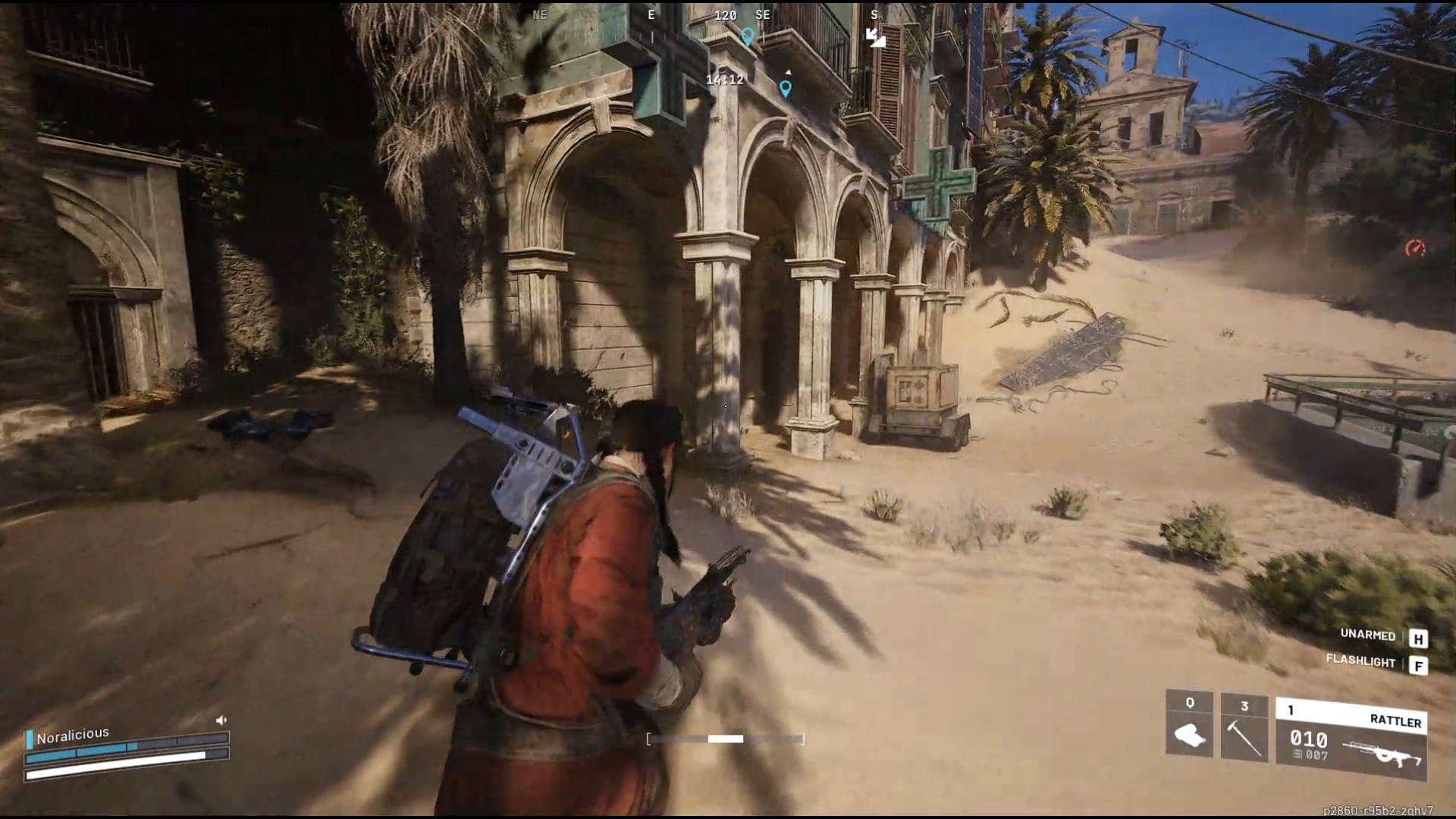Screen dimensions: 1456x819
Task: Click the SE marker on the compass
Action: click(761, 14)
